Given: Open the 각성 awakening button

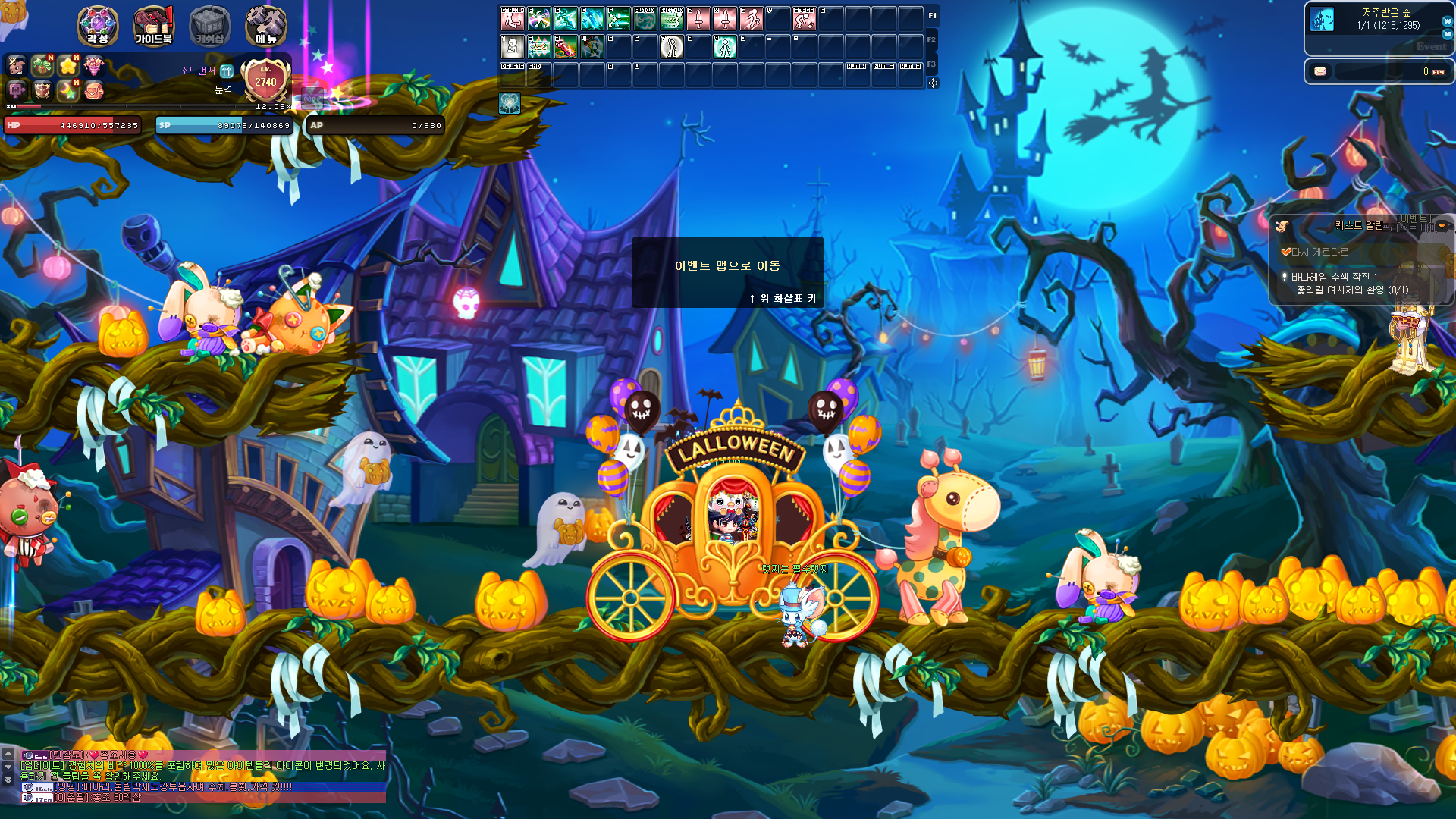Looking at the screenshot, I should 98,26.
